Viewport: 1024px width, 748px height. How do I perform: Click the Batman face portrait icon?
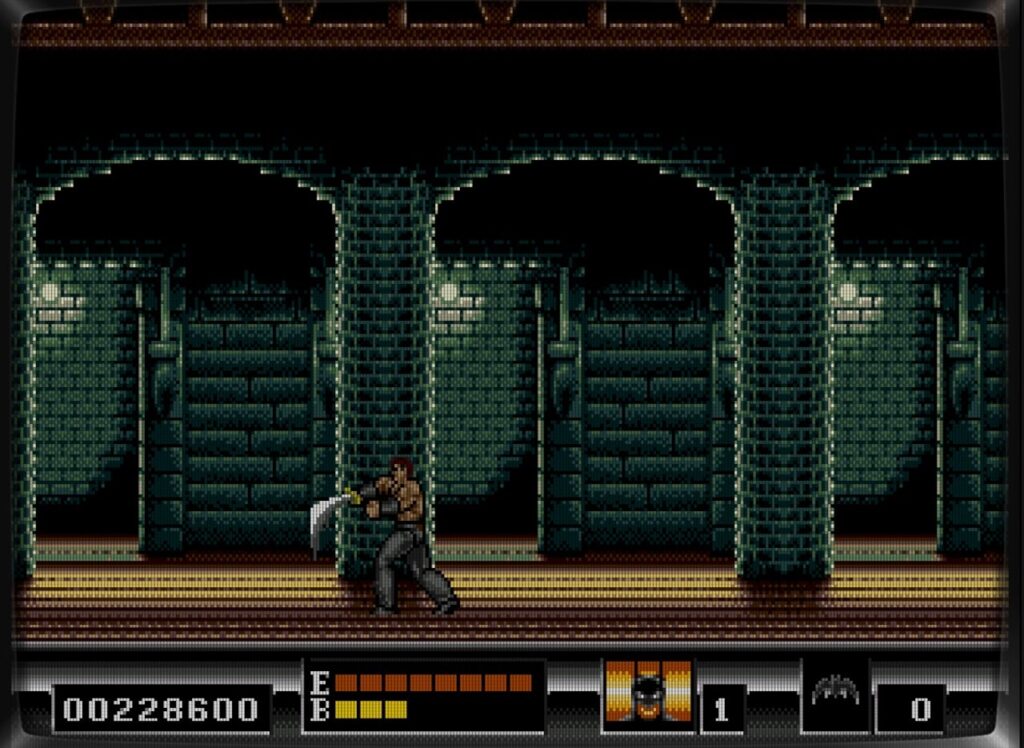click(648, 692)
